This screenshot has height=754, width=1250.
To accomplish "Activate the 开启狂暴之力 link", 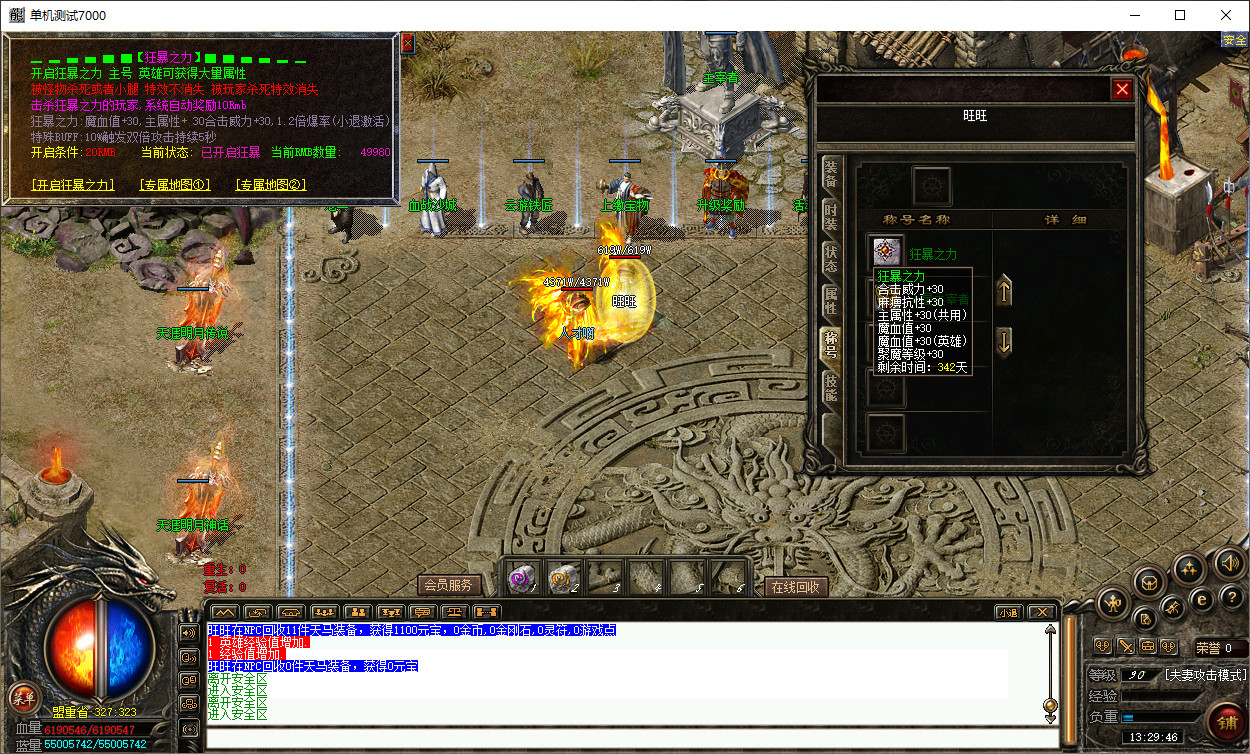I will 73,185.
